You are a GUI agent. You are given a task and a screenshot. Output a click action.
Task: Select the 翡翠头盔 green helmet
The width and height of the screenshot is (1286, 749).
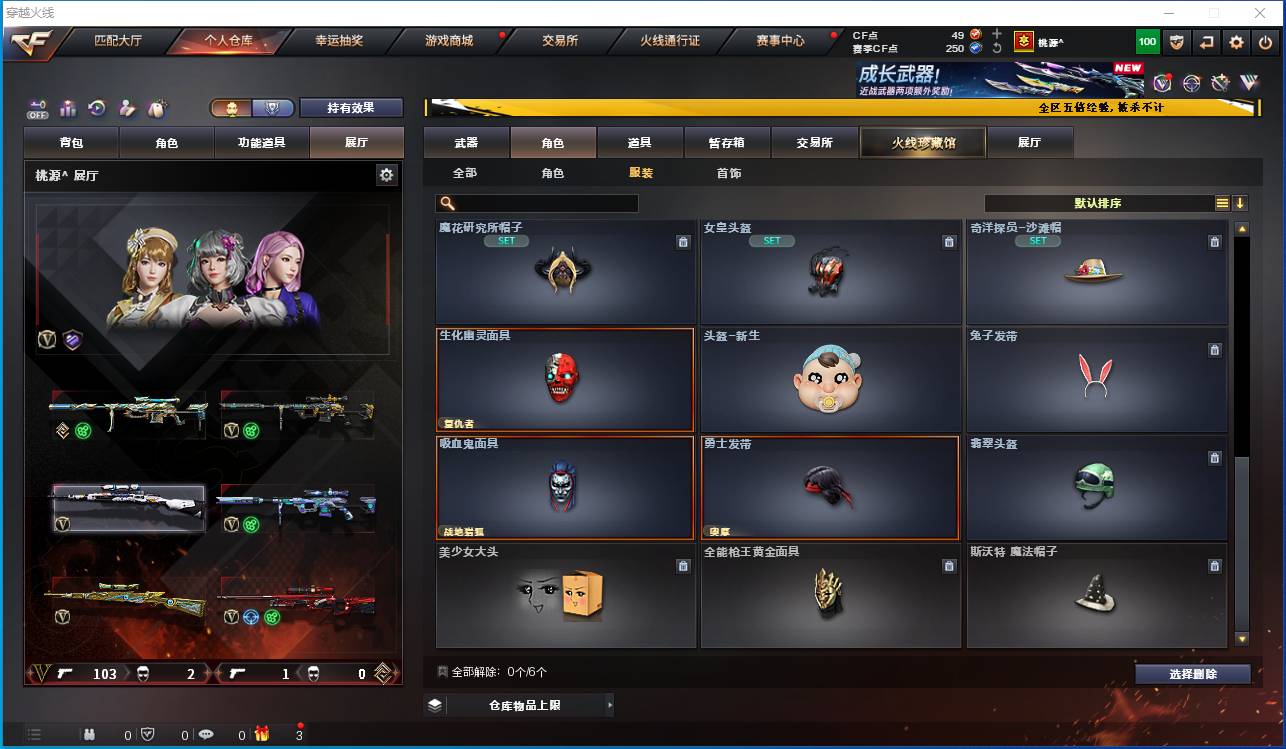tap(1096, 488)
